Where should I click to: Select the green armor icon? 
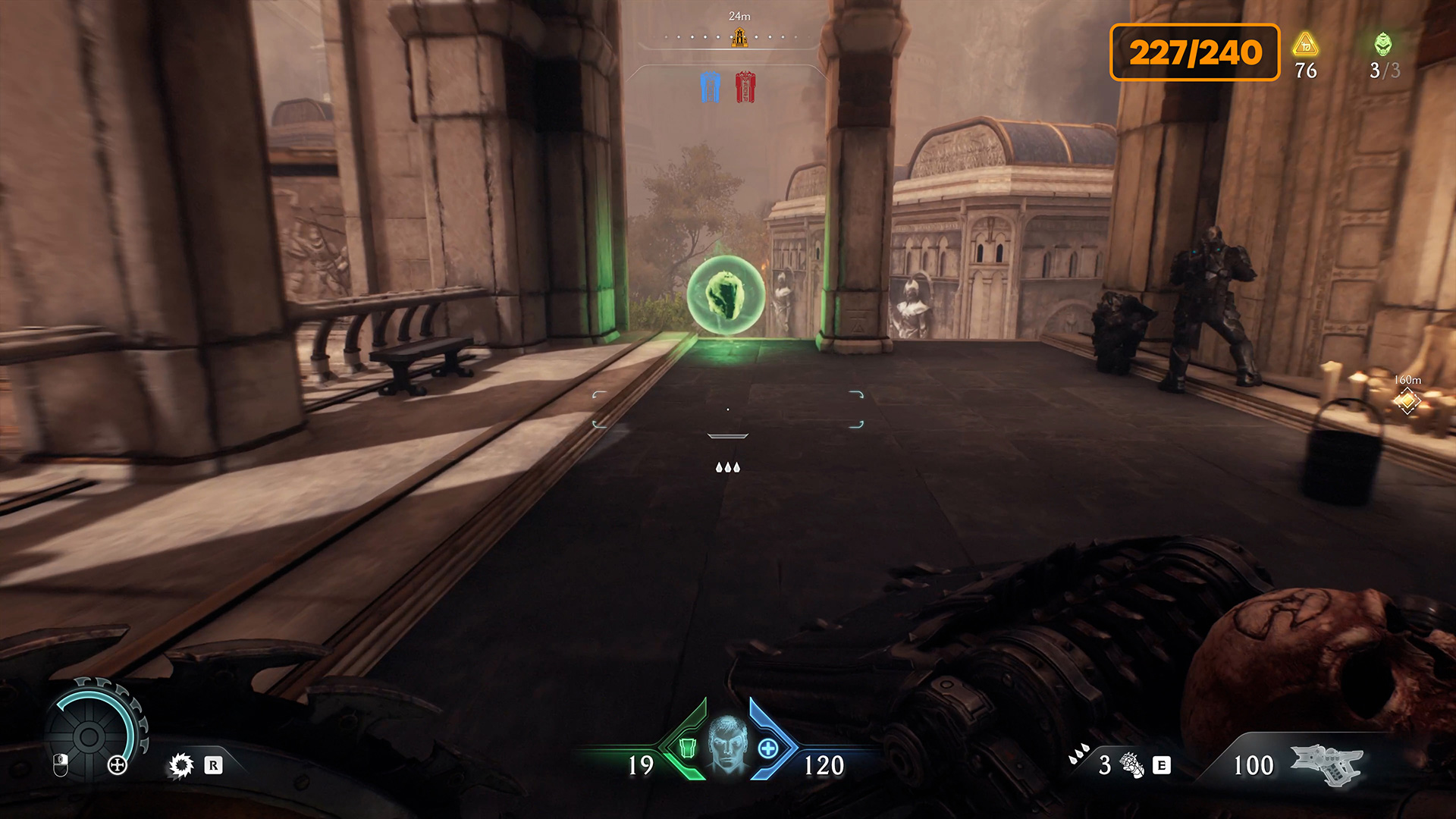pos(687,748)
